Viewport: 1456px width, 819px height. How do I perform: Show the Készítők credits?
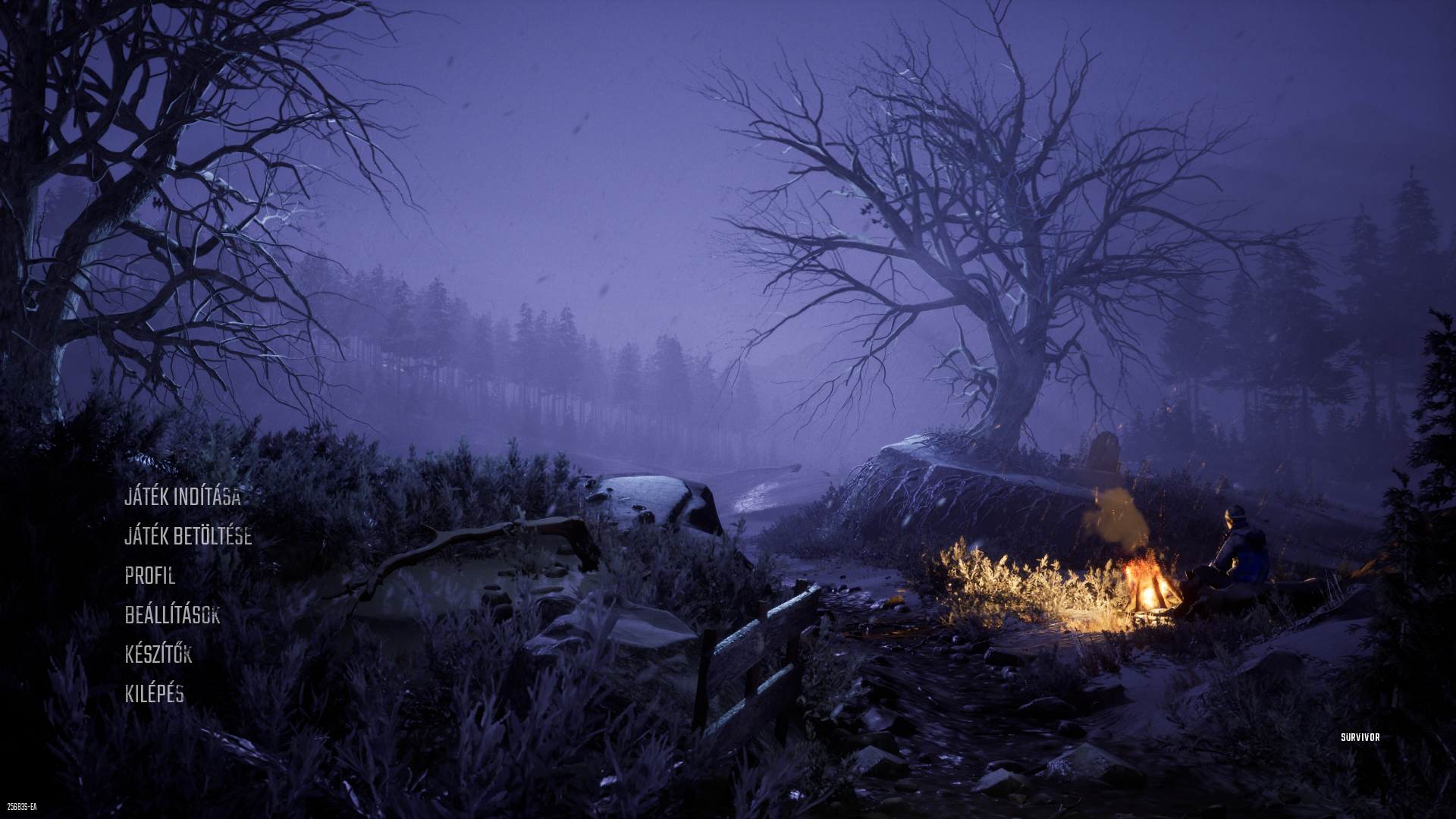coord(158,654)
